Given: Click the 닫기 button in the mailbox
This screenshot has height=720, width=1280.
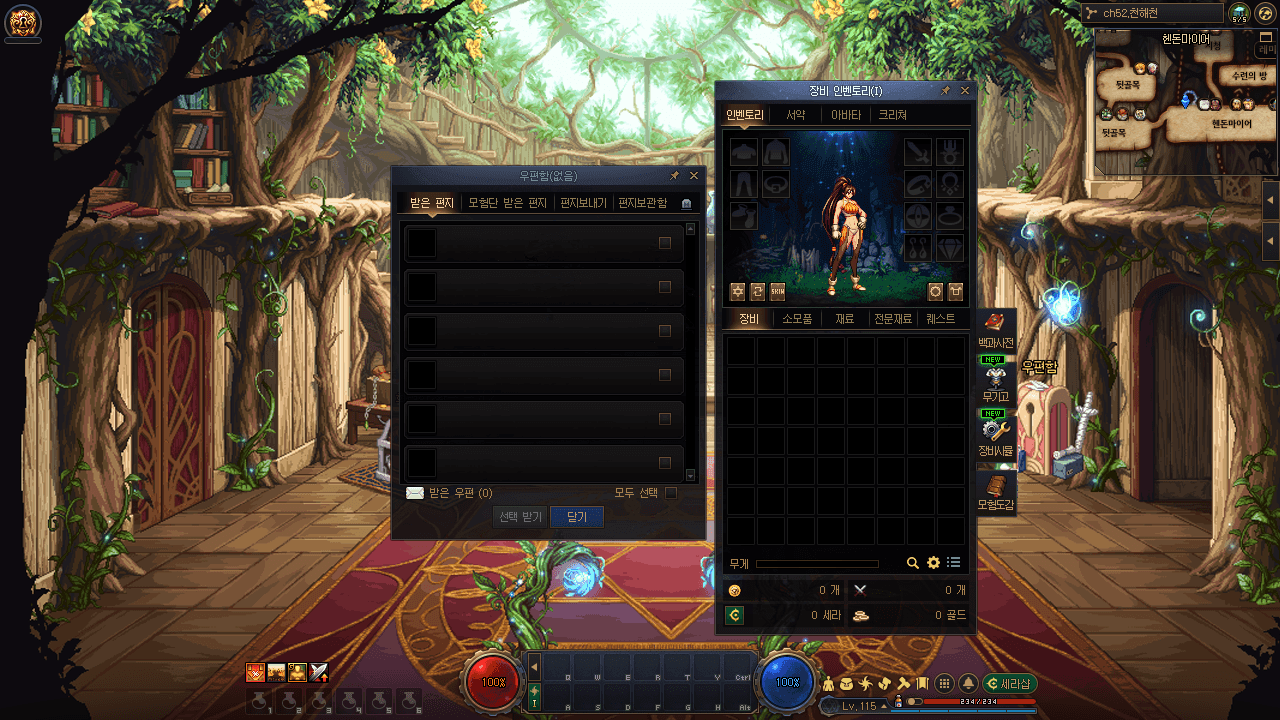Looking at the screenshot, I should (x=577, y=517).
